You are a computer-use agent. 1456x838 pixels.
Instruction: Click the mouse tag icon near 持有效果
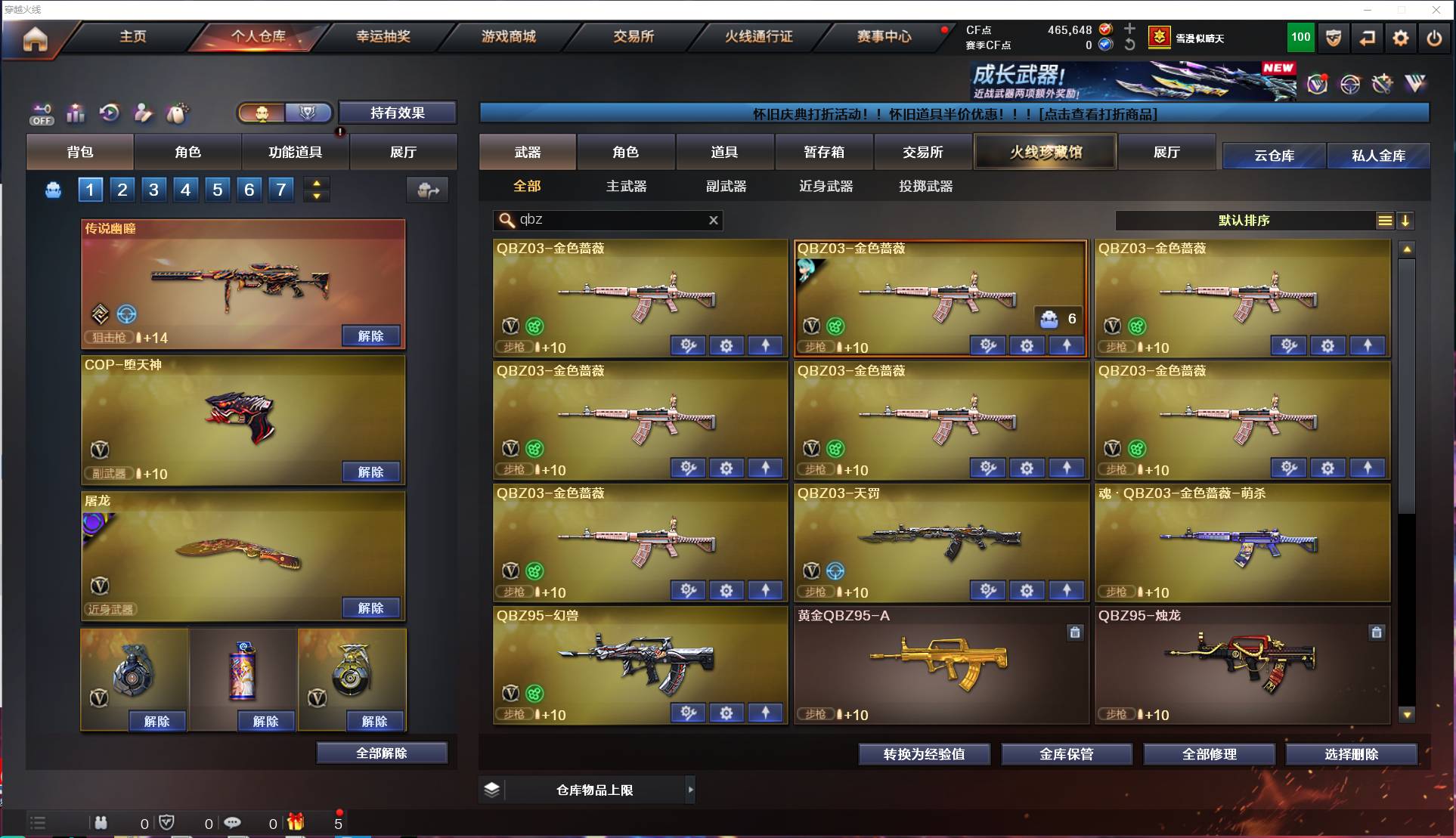(175, 113)
